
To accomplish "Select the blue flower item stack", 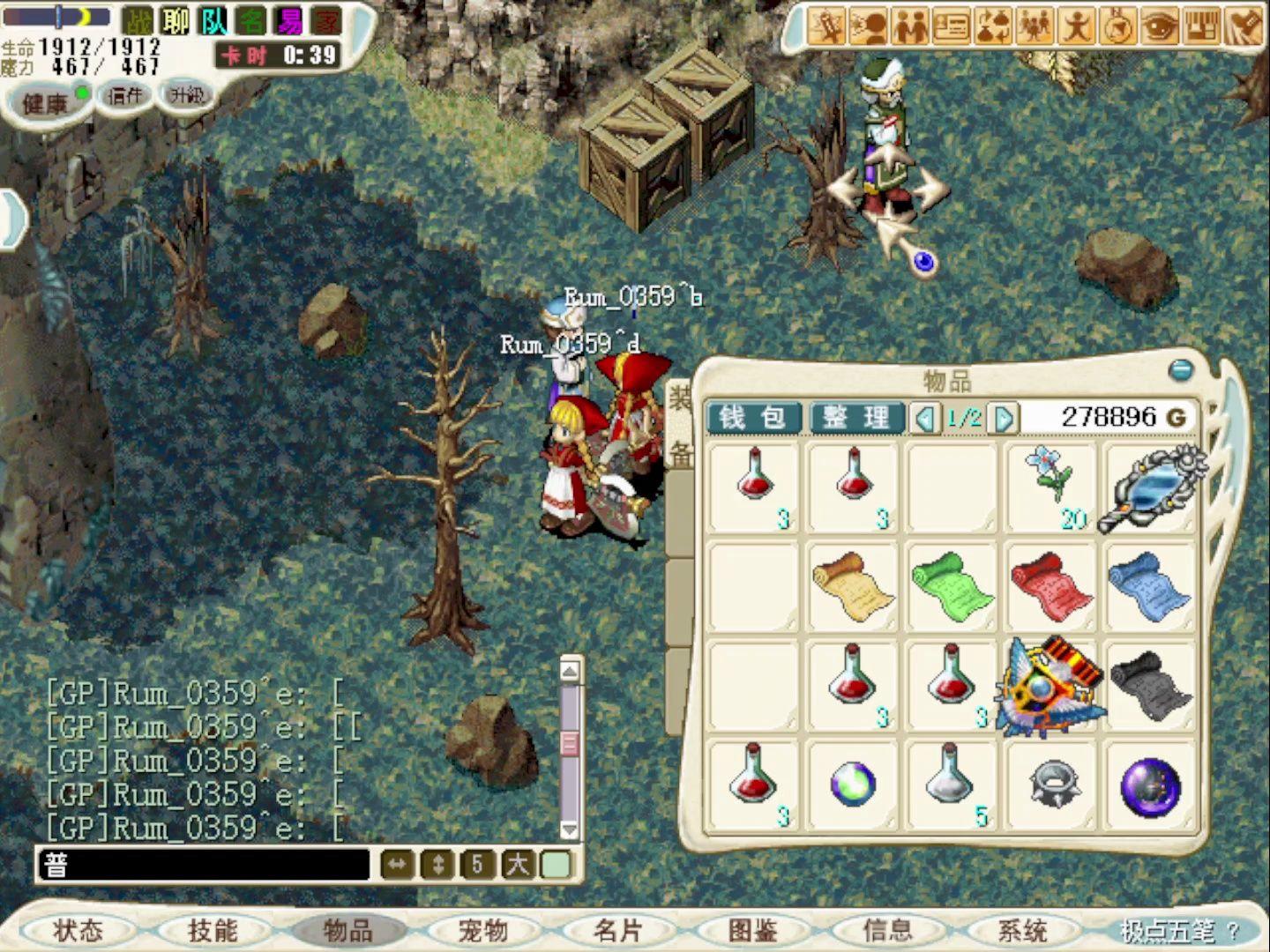I will pyautogui.click(x=1051, y=487).
